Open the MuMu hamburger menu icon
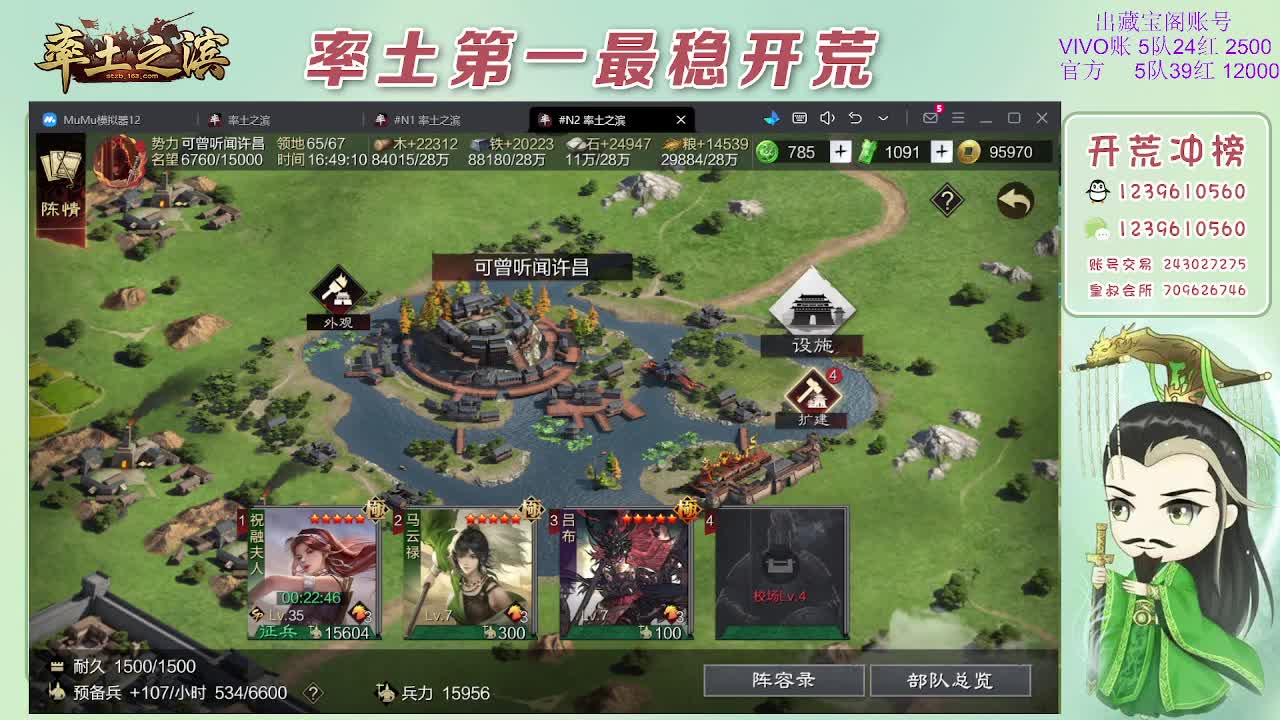The width and height of the screenshot is (1280, 720). pyautogui.click(x=958, y=118)
